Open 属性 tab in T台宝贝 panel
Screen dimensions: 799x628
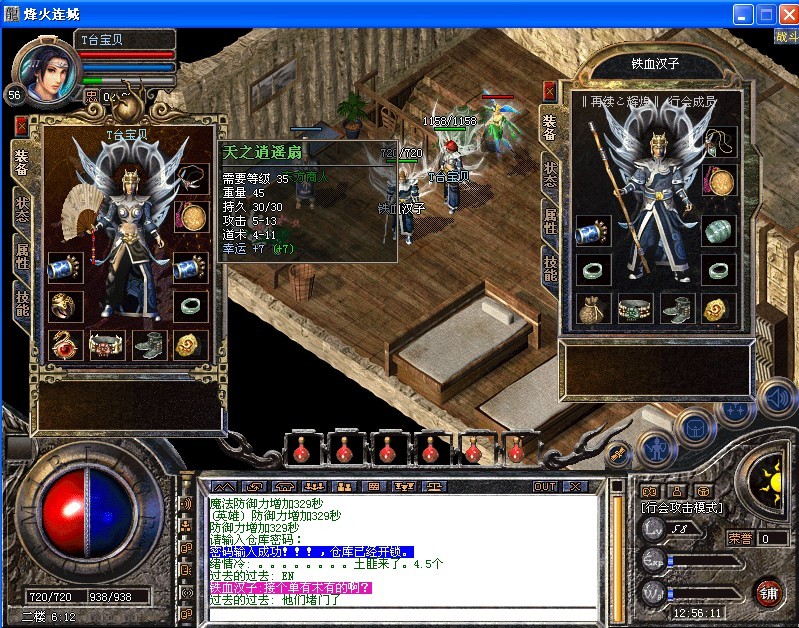coord(22,254)
